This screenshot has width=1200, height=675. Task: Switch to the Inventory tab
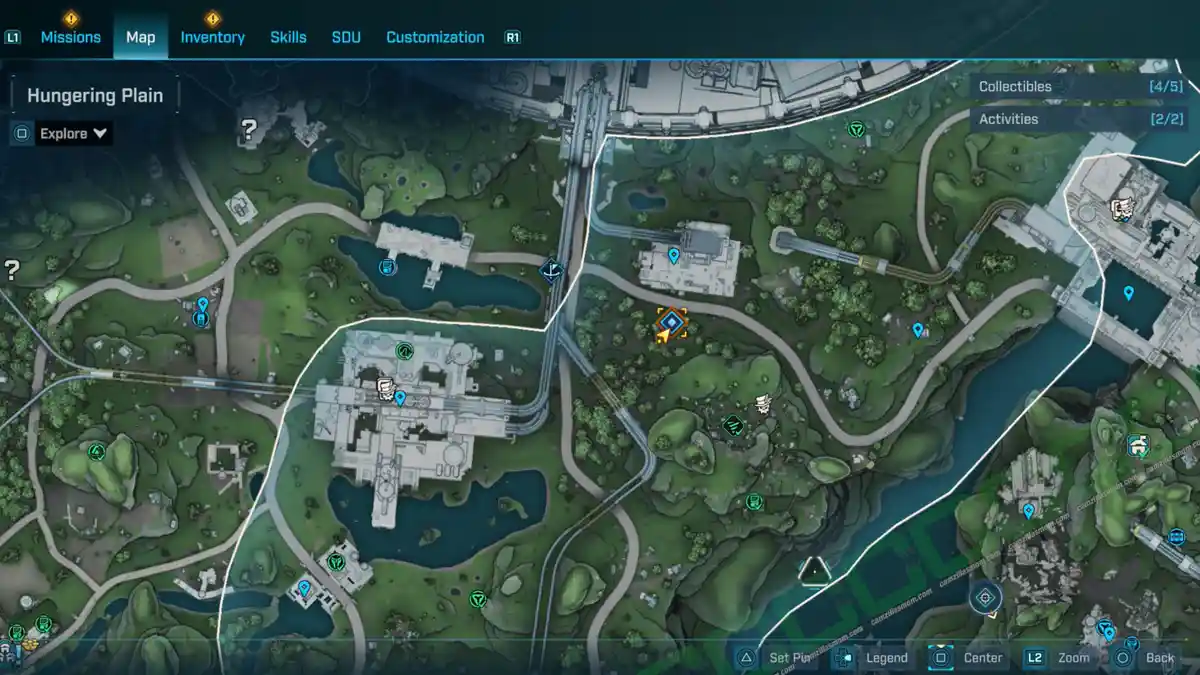pyautogui.click(x=212, y=37)
